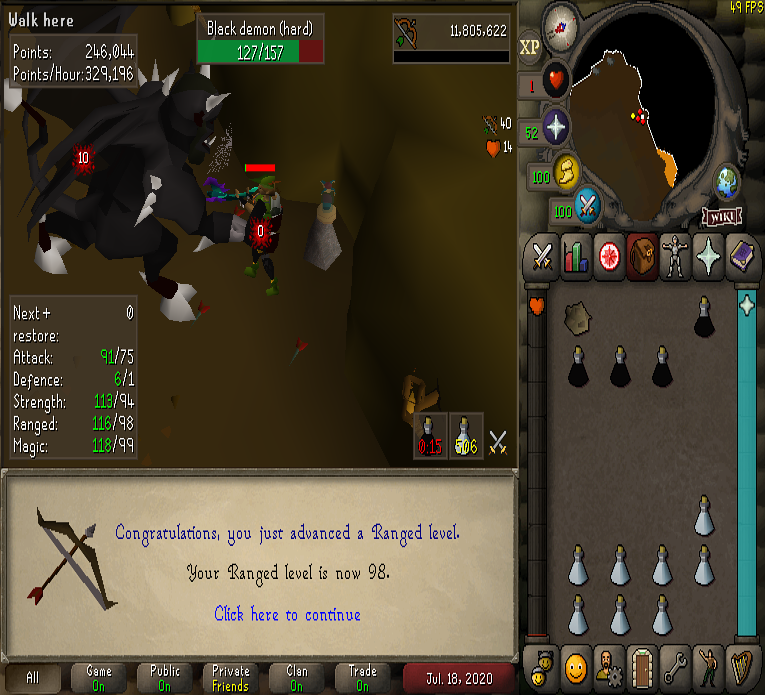Image resolution: width=765 pixels, height=695 pixels.
Task: Open the world map globe
Action: point(728,182)
